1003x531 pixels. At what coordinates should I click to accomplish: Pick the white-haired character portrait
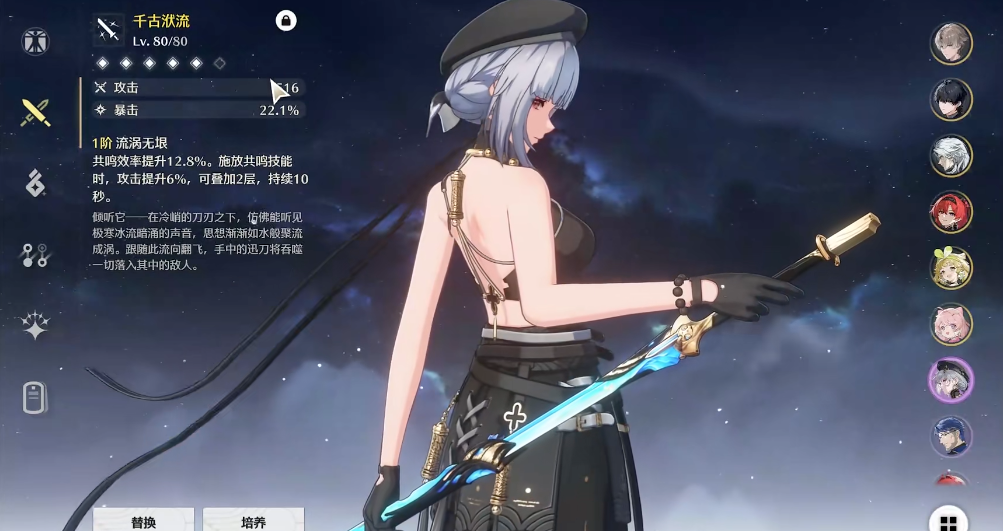pos(951,156)
